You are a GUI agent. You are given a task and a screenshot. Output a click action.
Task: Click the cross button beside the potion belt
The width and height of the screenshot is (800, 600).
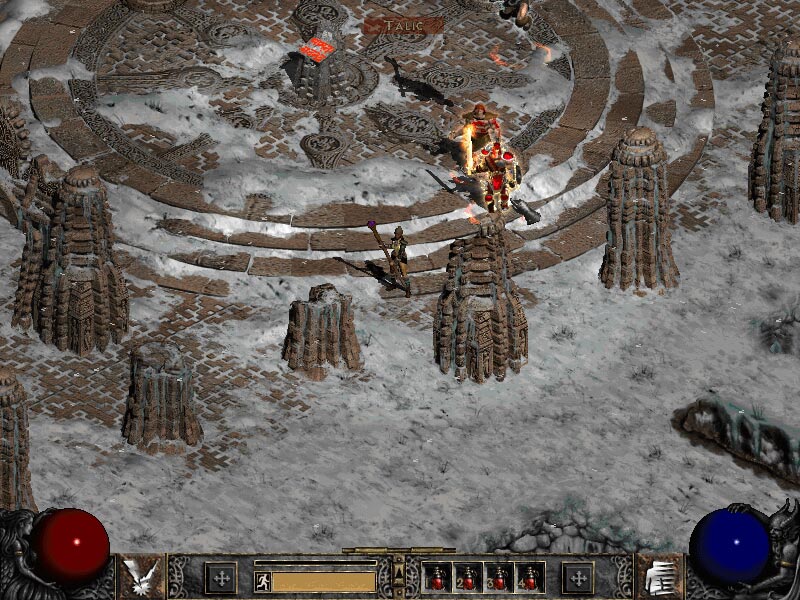(577, 577)
